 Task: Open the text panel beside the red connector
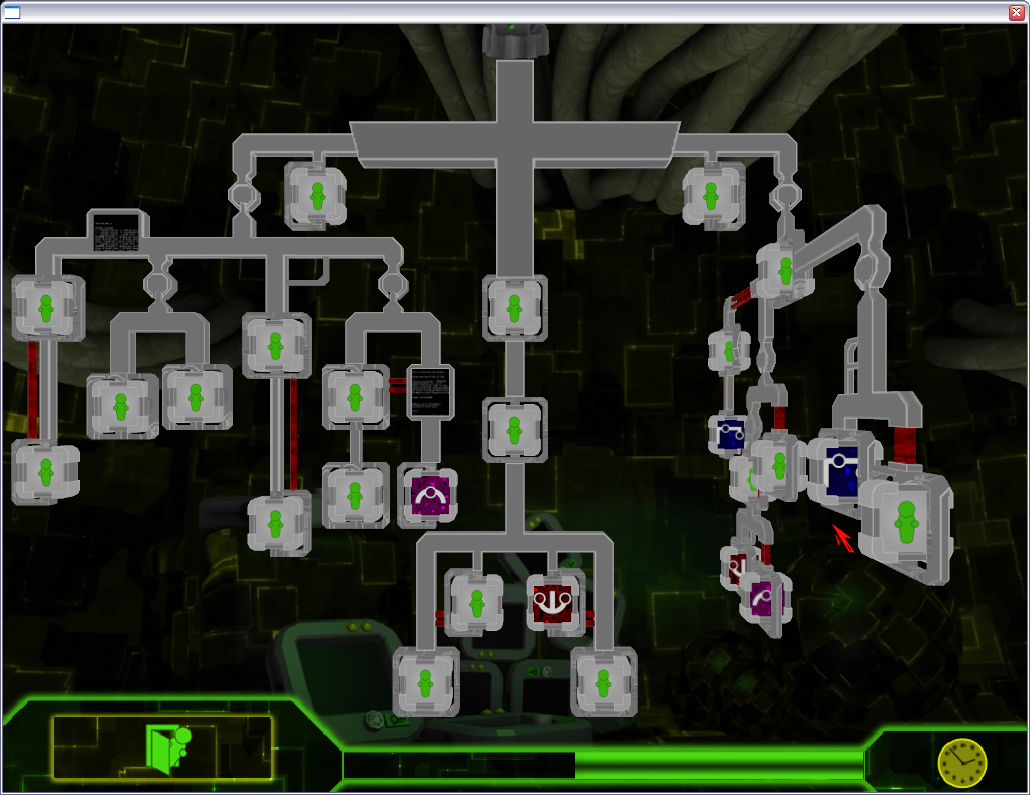(431, 391)
